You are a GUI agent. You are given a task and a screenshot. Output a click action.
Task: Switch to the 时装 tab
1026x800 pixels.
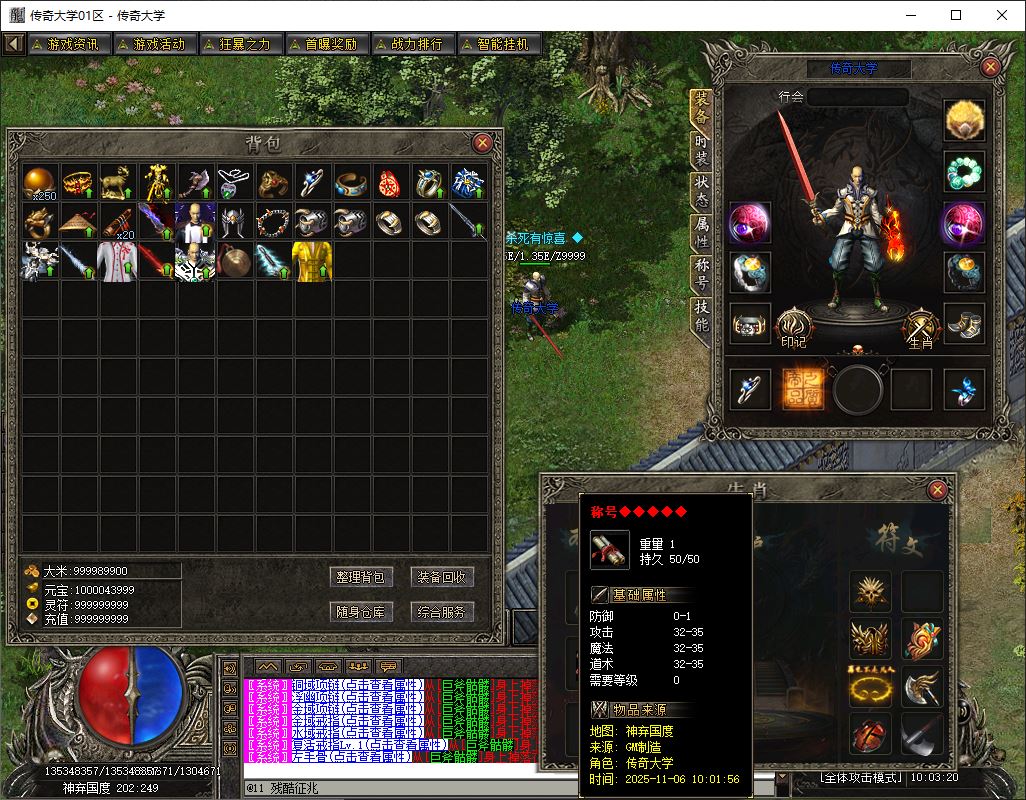[701, 150]
